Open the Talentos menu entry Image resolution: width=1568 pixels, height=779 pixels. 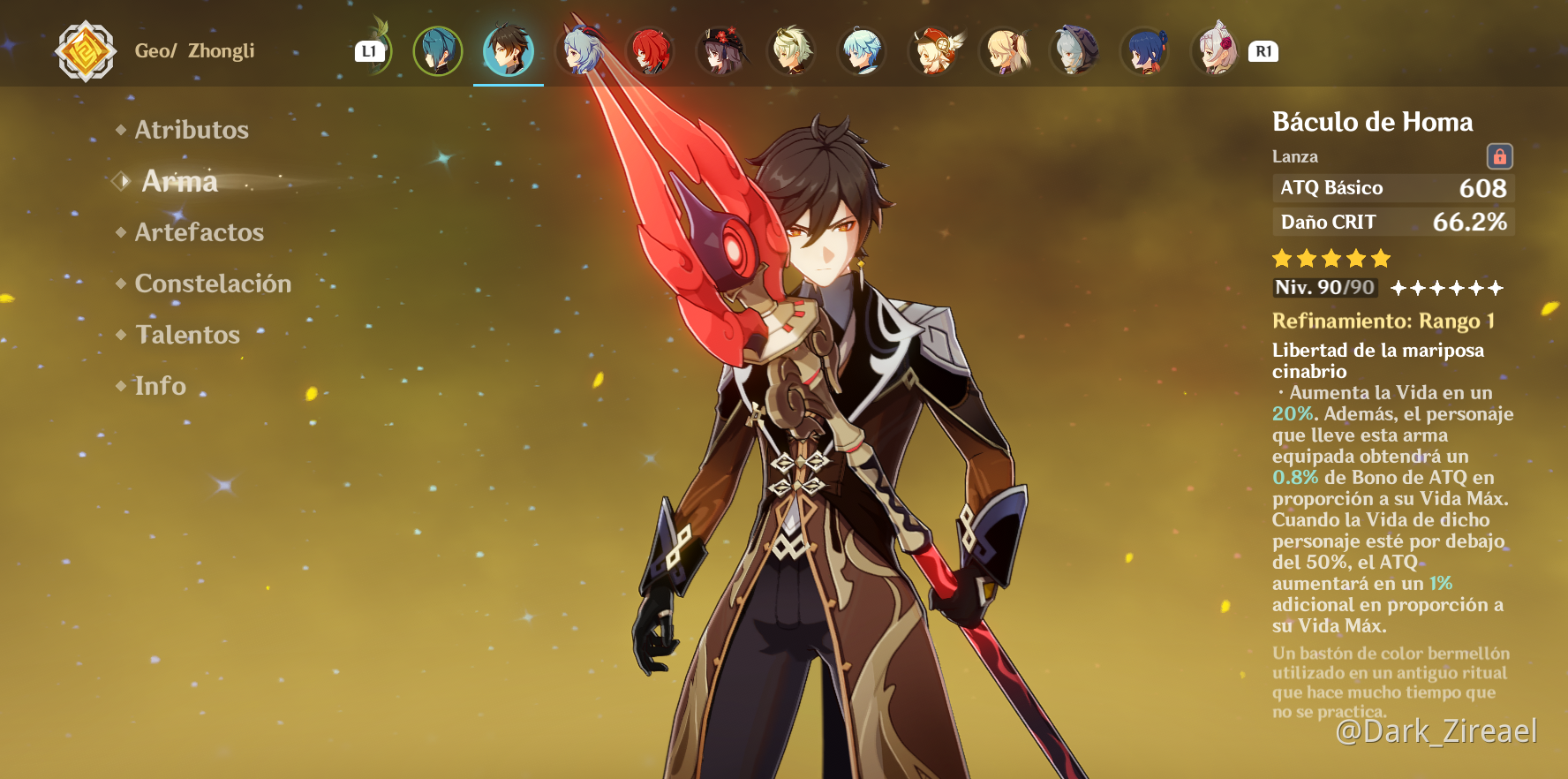[x=187, y=335]
